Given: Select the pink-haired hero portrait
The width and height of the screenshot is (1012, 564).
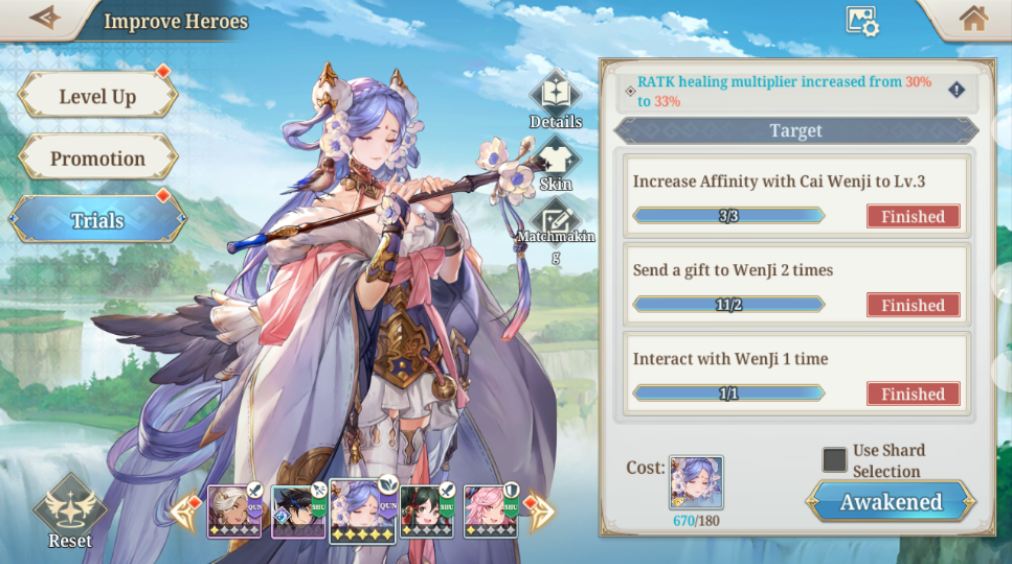Looking at the screenshot, I should [490, 511].
